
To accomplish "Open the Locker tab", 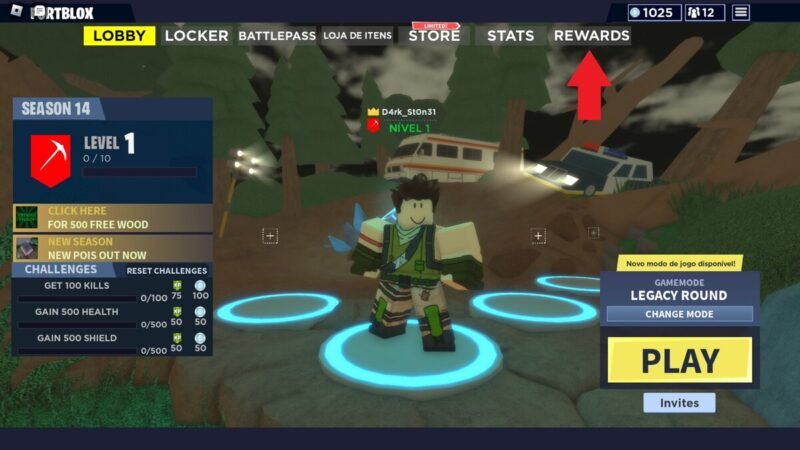I will pyautogui.click(x=197, y=36).
